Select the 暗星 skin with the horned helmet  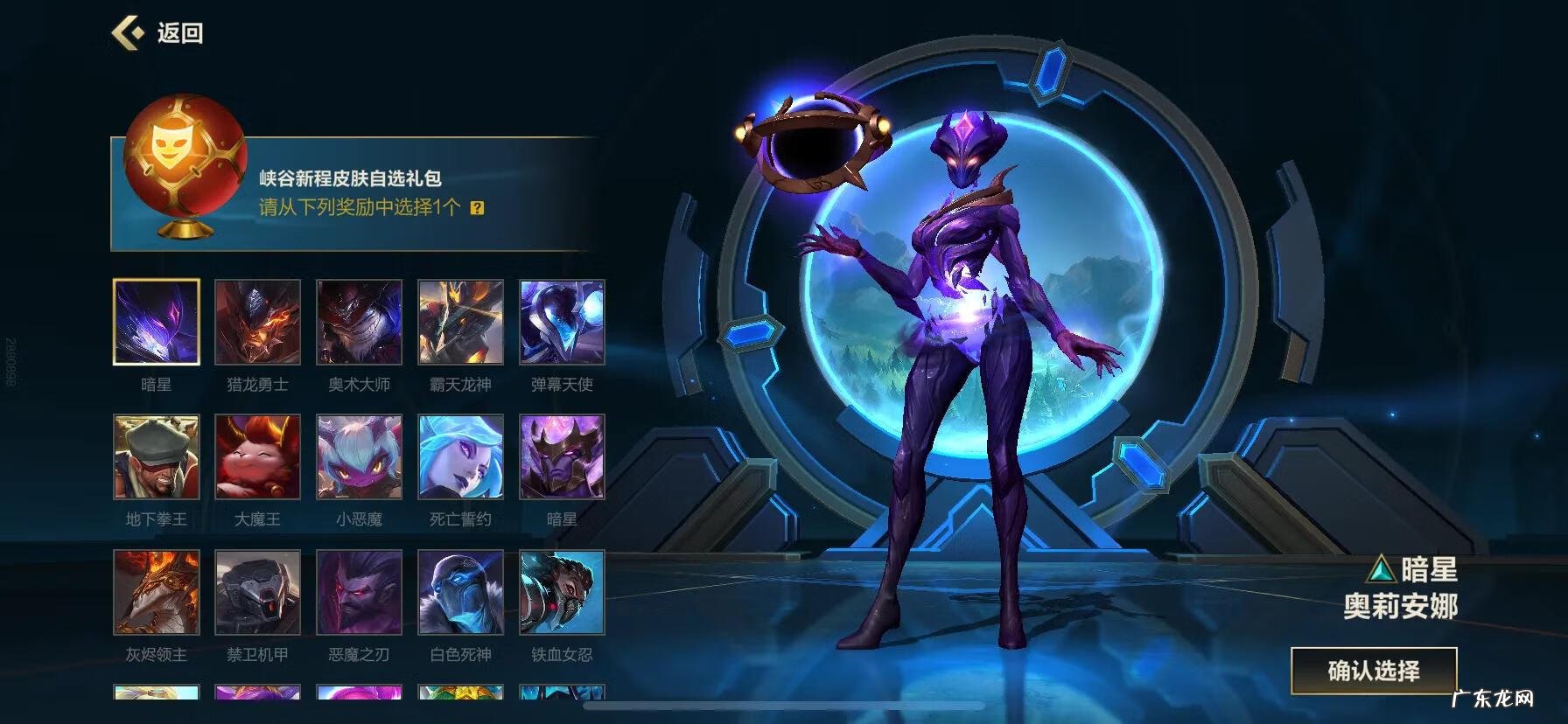coord(562,456)
